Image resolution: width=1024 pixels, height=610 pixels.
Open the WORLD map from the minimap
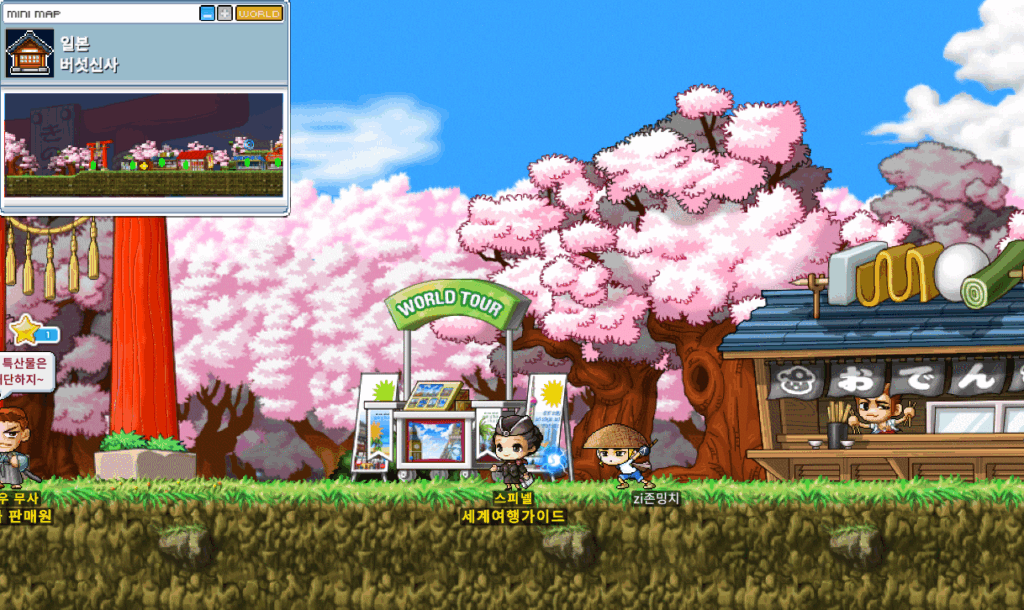coord(259,14)
